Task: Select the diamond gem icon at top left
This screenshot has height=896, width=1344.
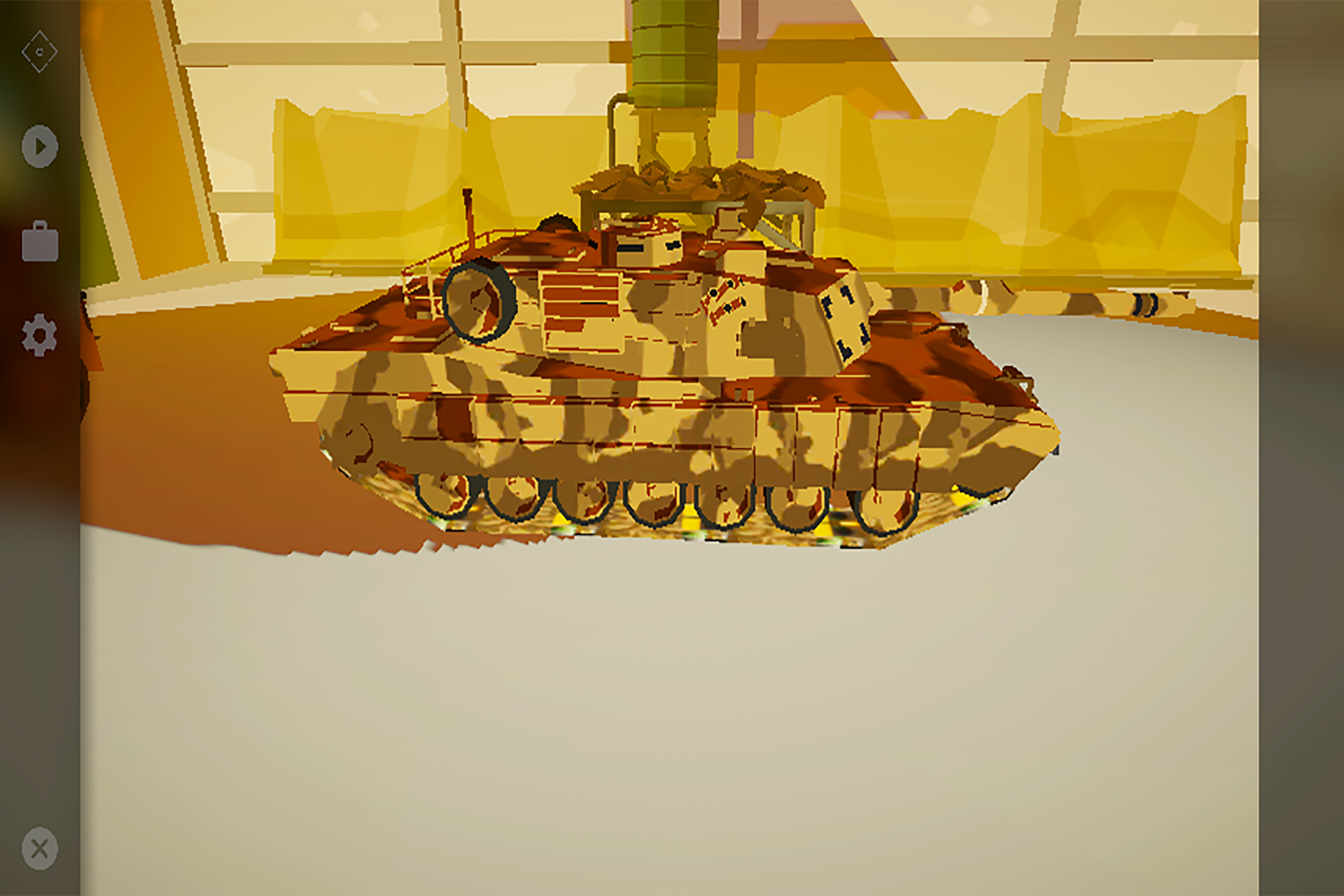Action: [40, 50]
